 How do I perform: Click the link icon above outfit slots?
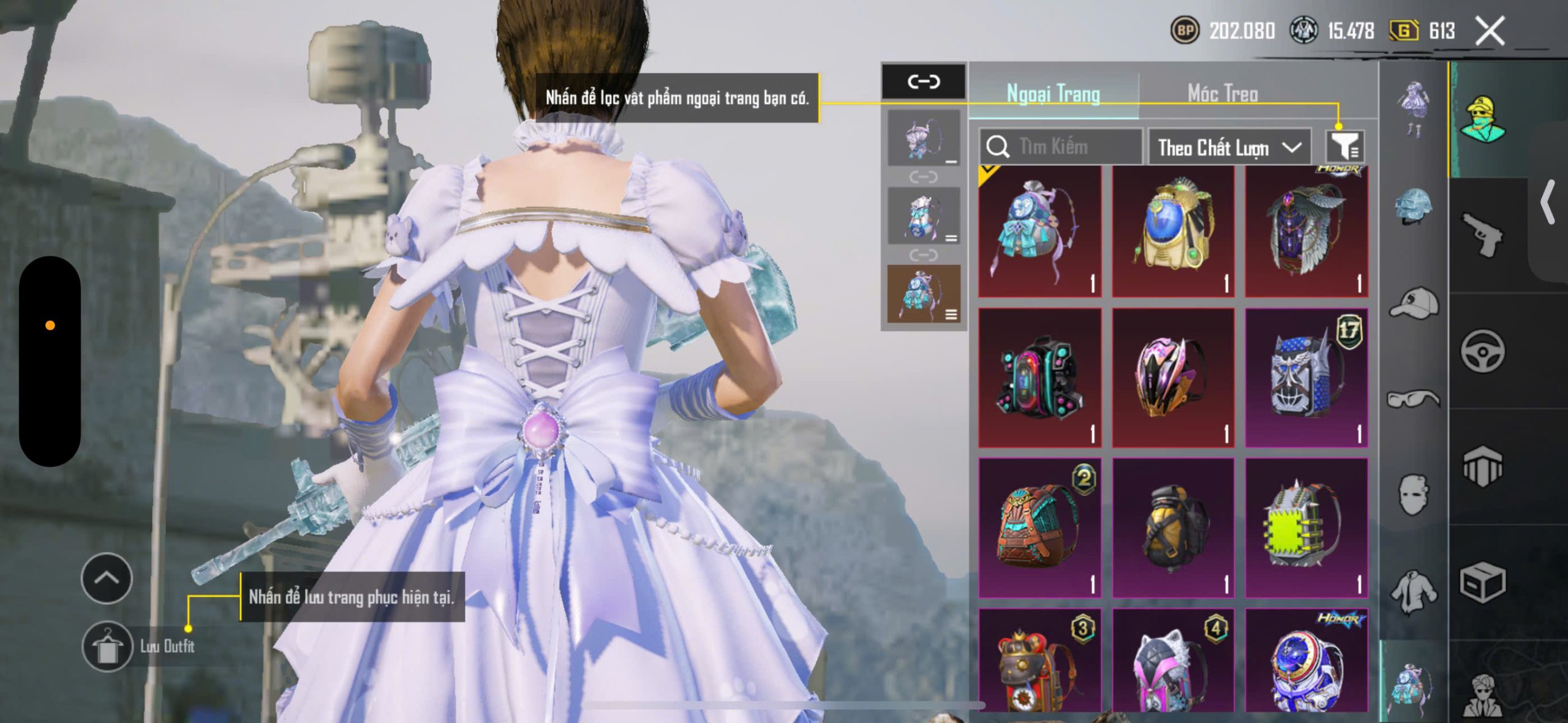click(923, 81)
